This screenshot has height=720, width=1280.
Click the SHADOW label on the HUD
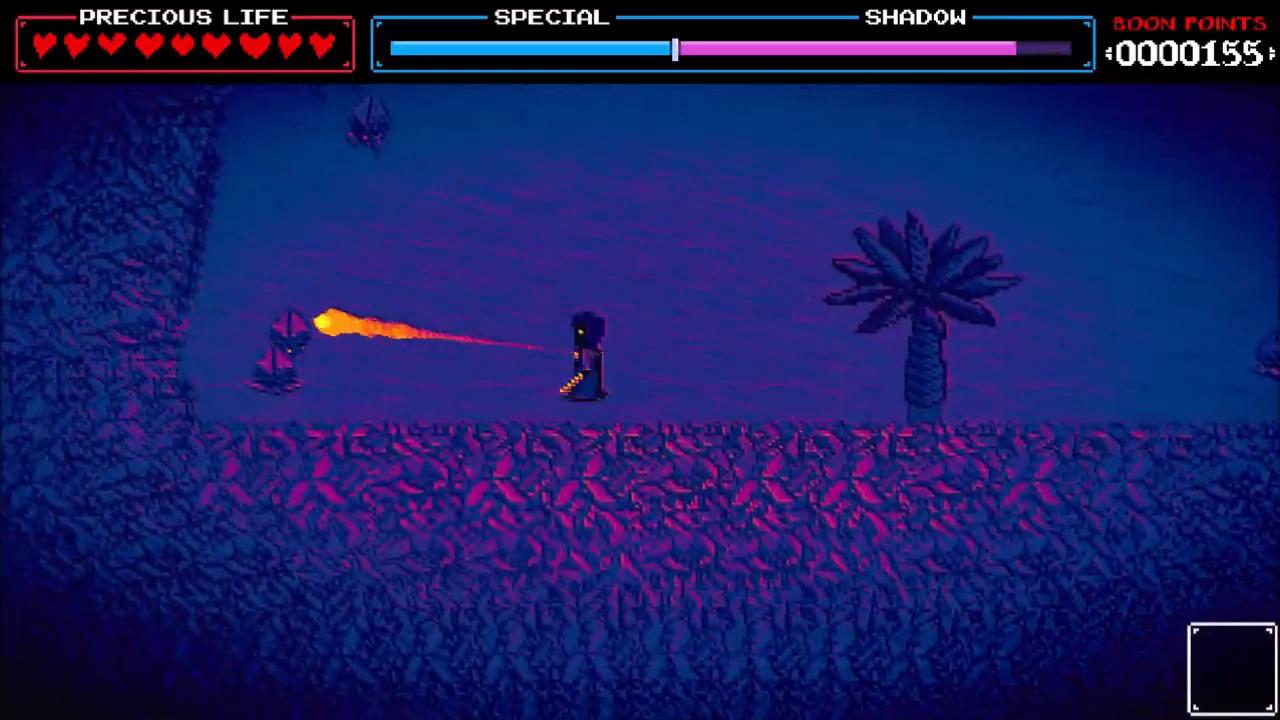(x=915, y=16)
